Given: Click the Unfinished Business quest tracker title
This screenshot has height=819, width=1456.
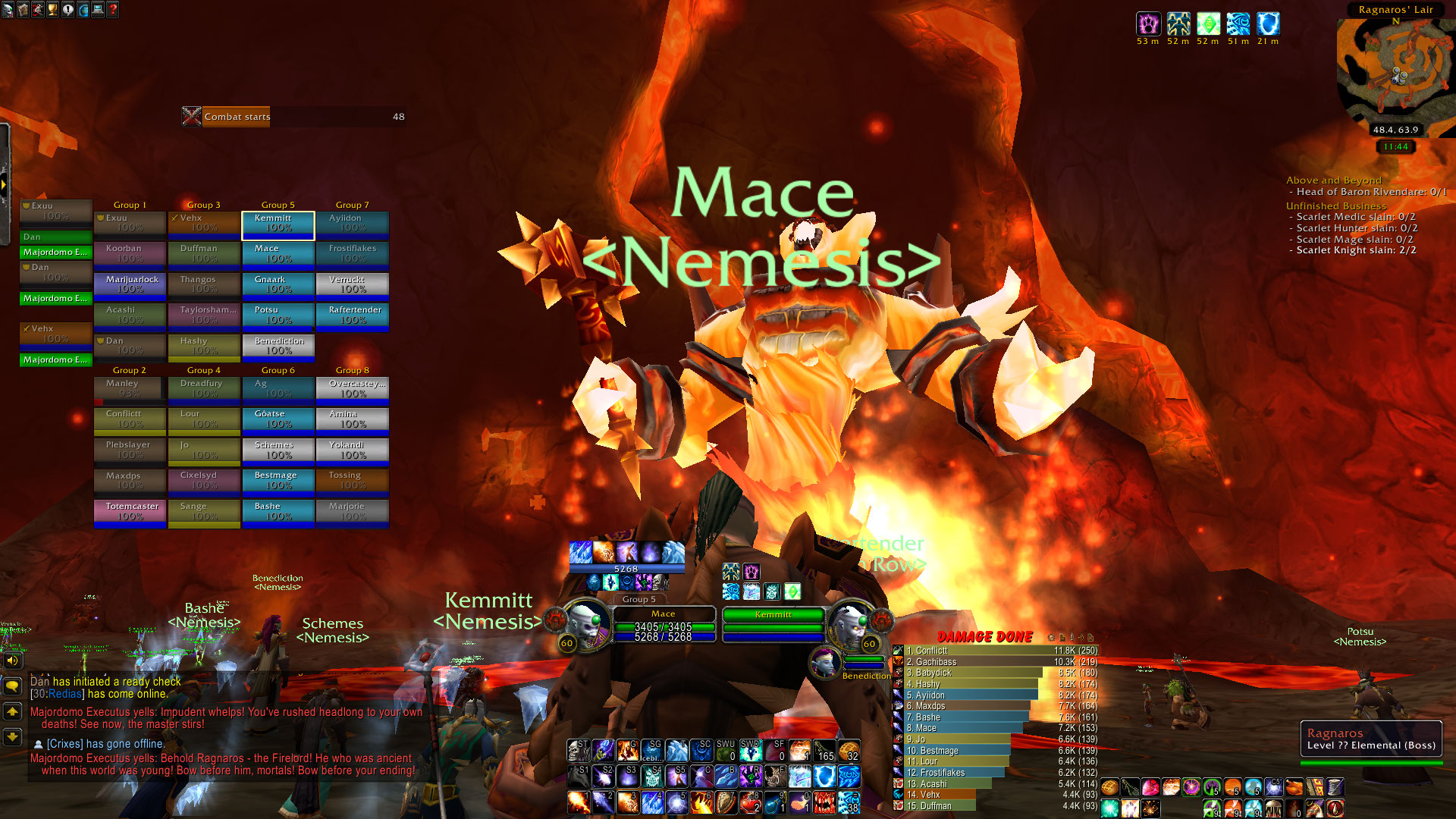Looking at the screenshot, I should [x=1335, y=206].
